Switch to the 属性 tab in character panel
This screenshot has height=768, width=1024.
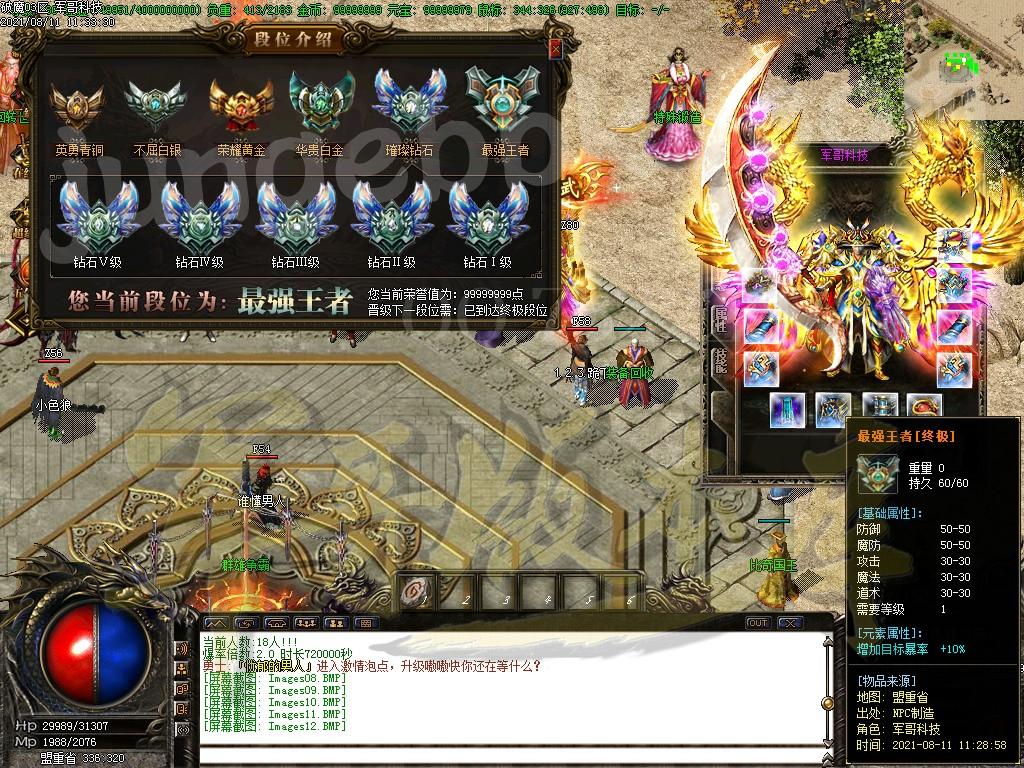point(720,320)
